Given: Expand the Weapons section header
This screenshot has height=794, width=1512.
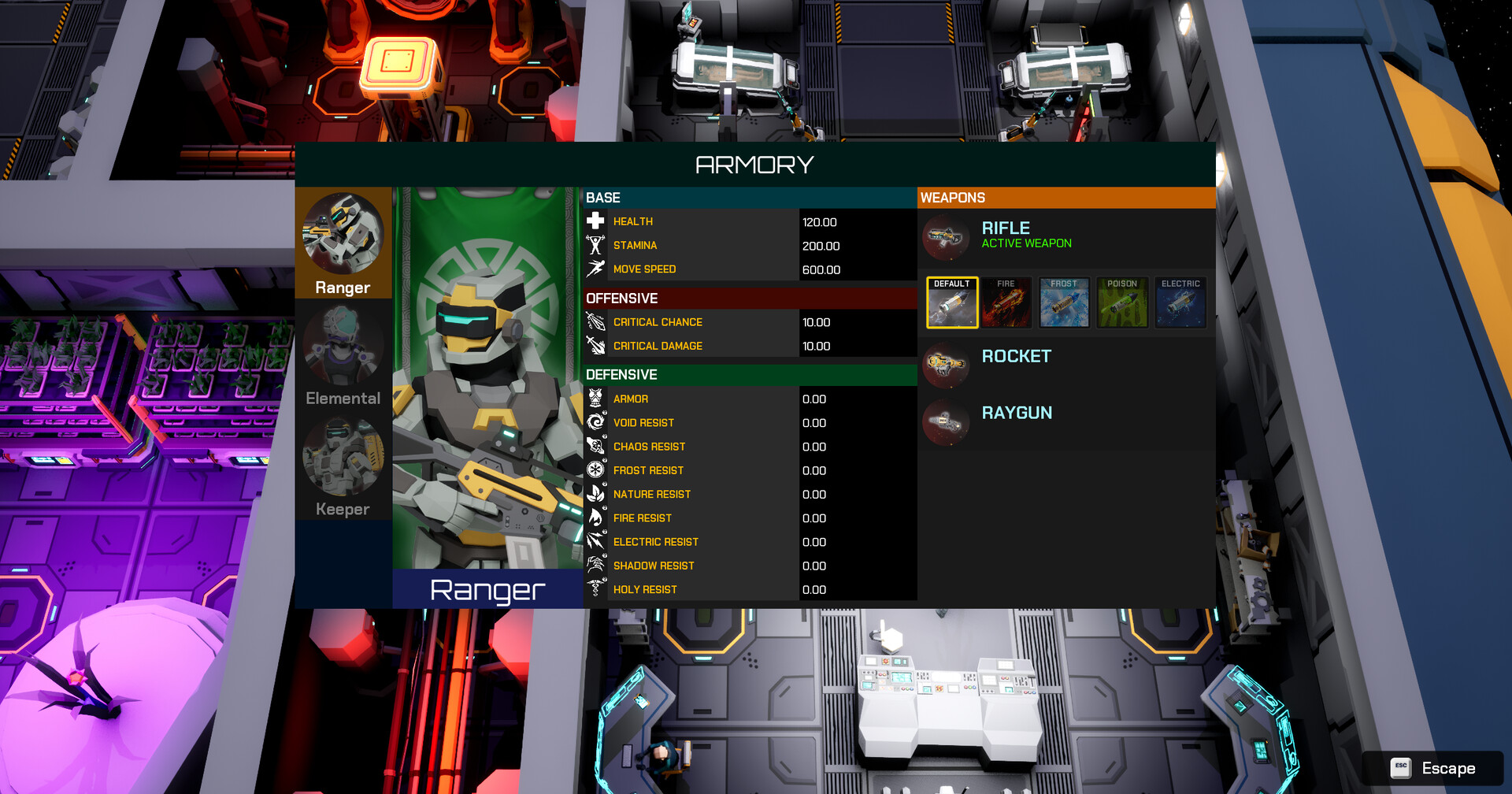Looking at the screenshot, I should pos(1065,198).
